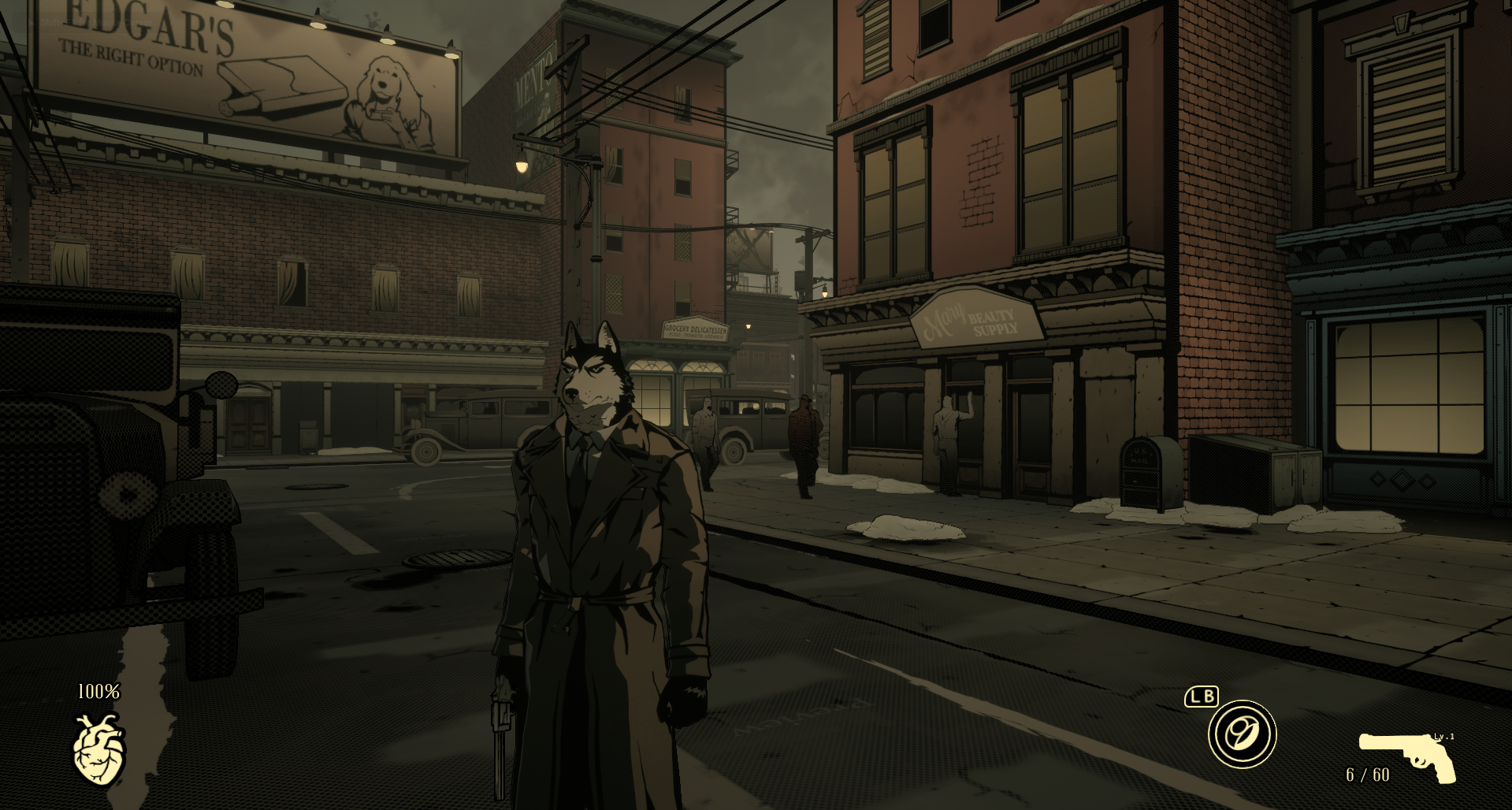This screenshot has width=1512, height=810.
Task: Activate the circular special ability icon
Action: point(1242,734)
